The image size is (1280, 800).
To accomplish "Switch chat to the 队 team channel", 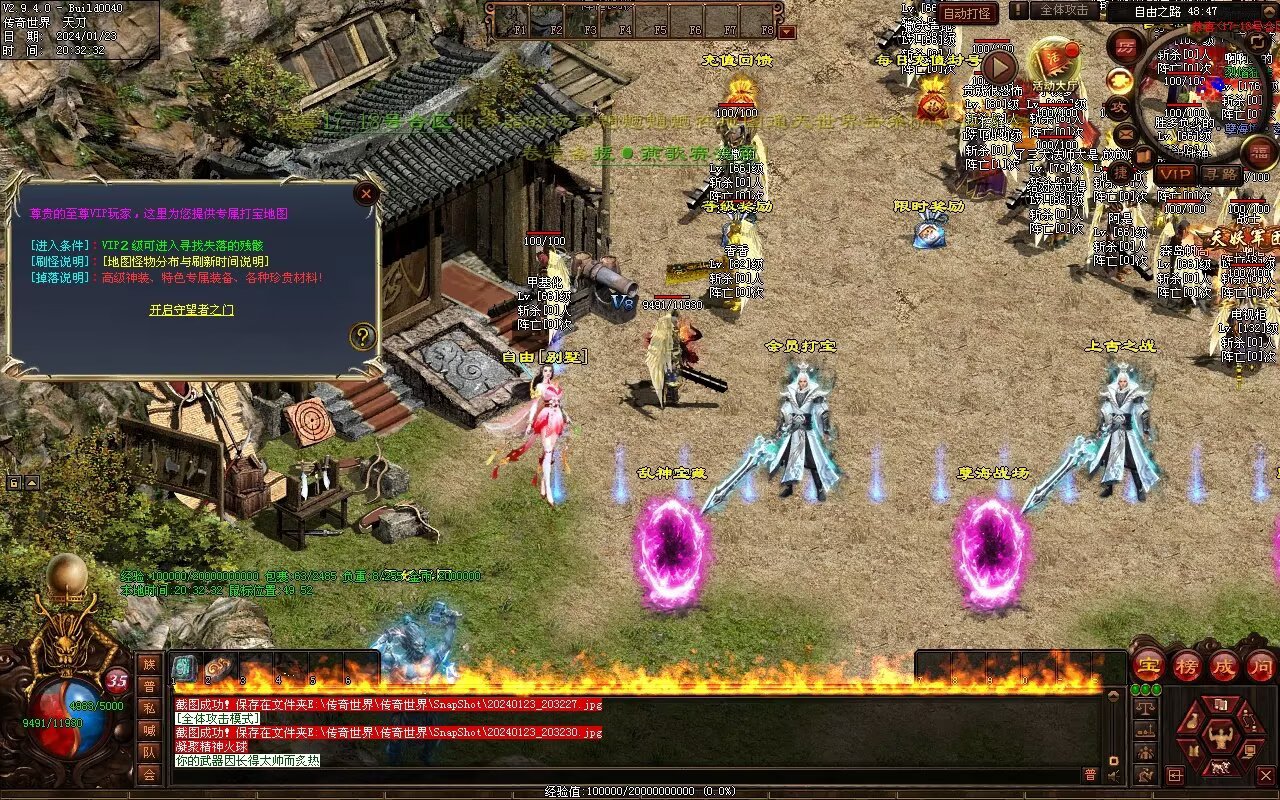I will tap(149, 752).
